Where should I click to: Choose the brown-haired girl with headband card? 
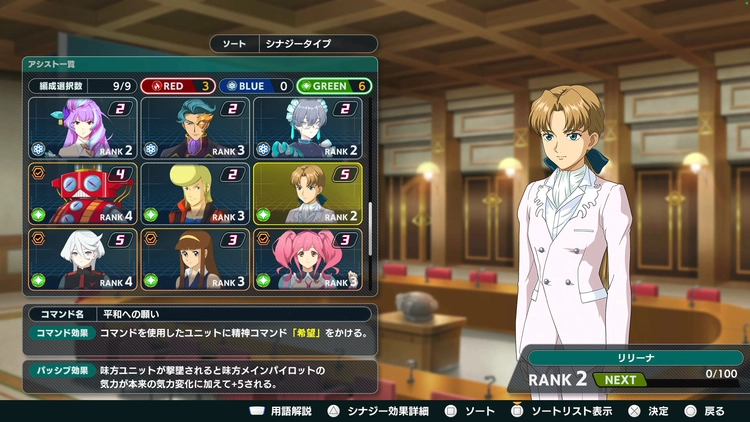(195, 259)
